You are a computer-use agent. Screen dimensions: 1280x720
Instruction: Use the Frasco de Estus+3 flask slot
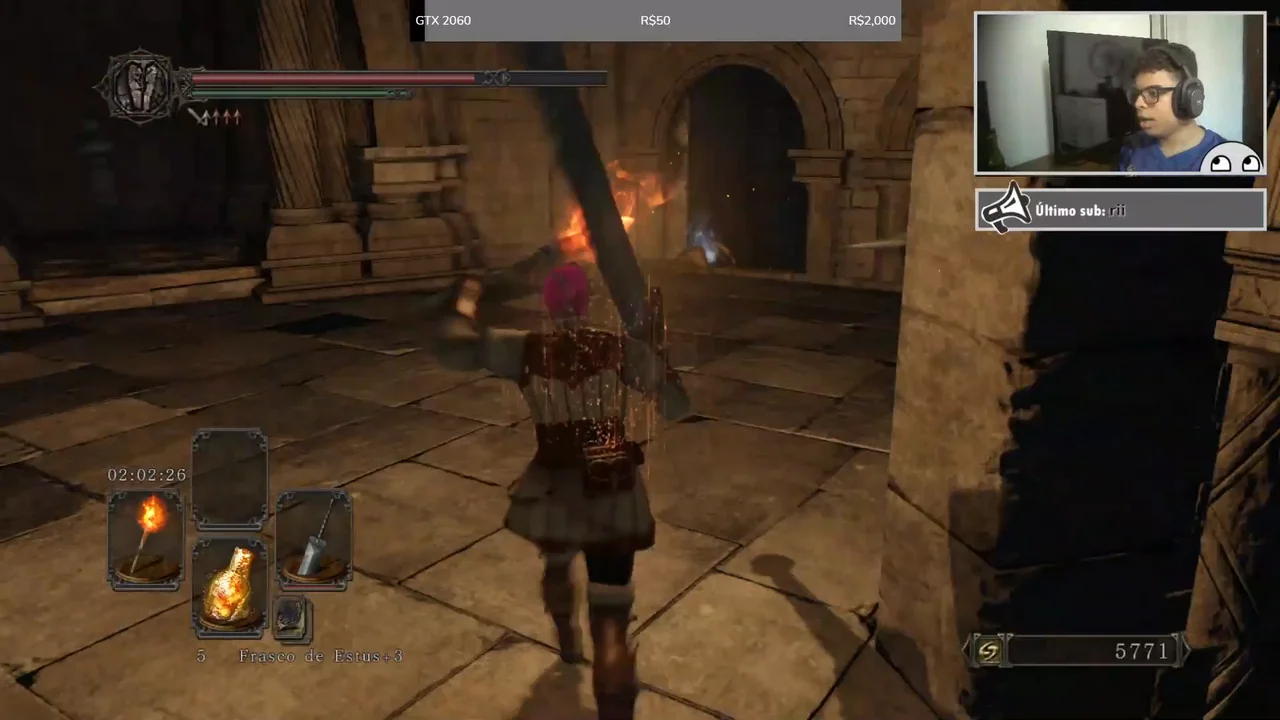click(229, 588)
